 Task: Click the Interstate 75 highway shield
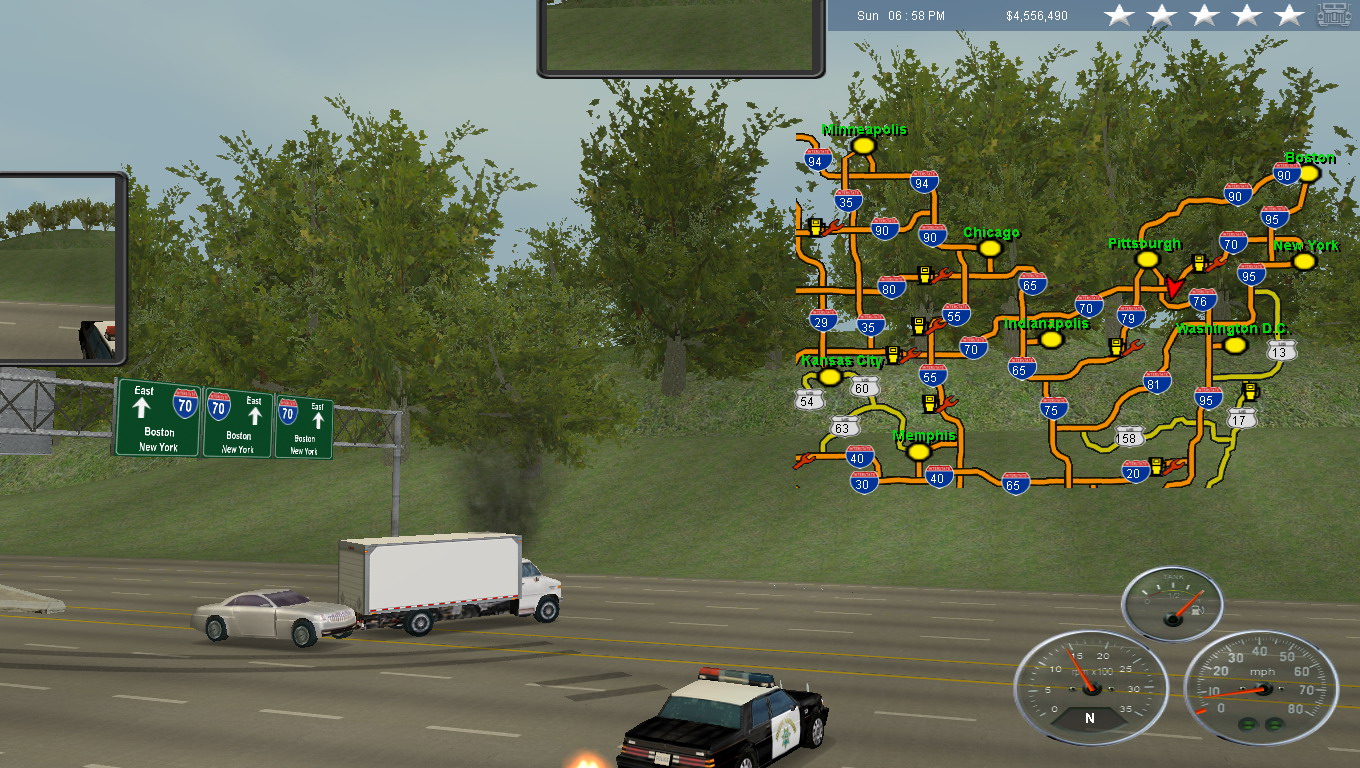tap(1053, 408)
